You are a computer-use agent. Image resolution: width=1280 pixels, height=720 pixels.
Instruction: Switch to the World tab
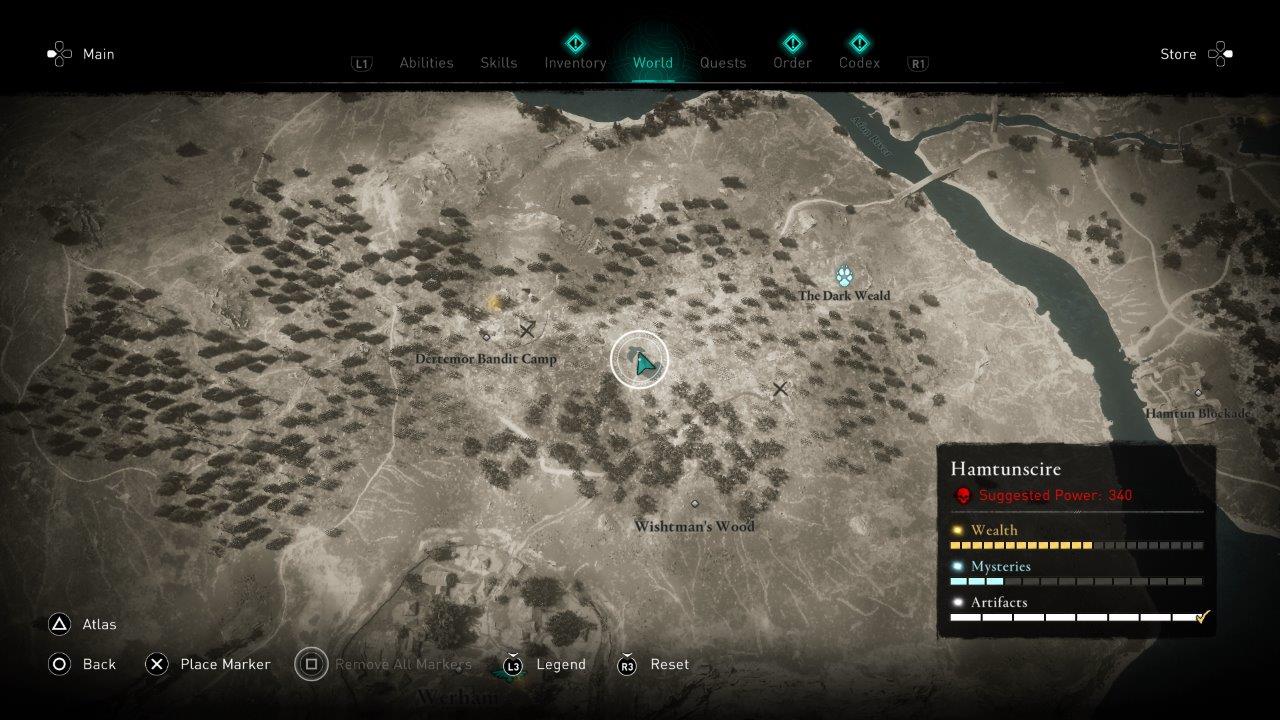coord(653,62)
